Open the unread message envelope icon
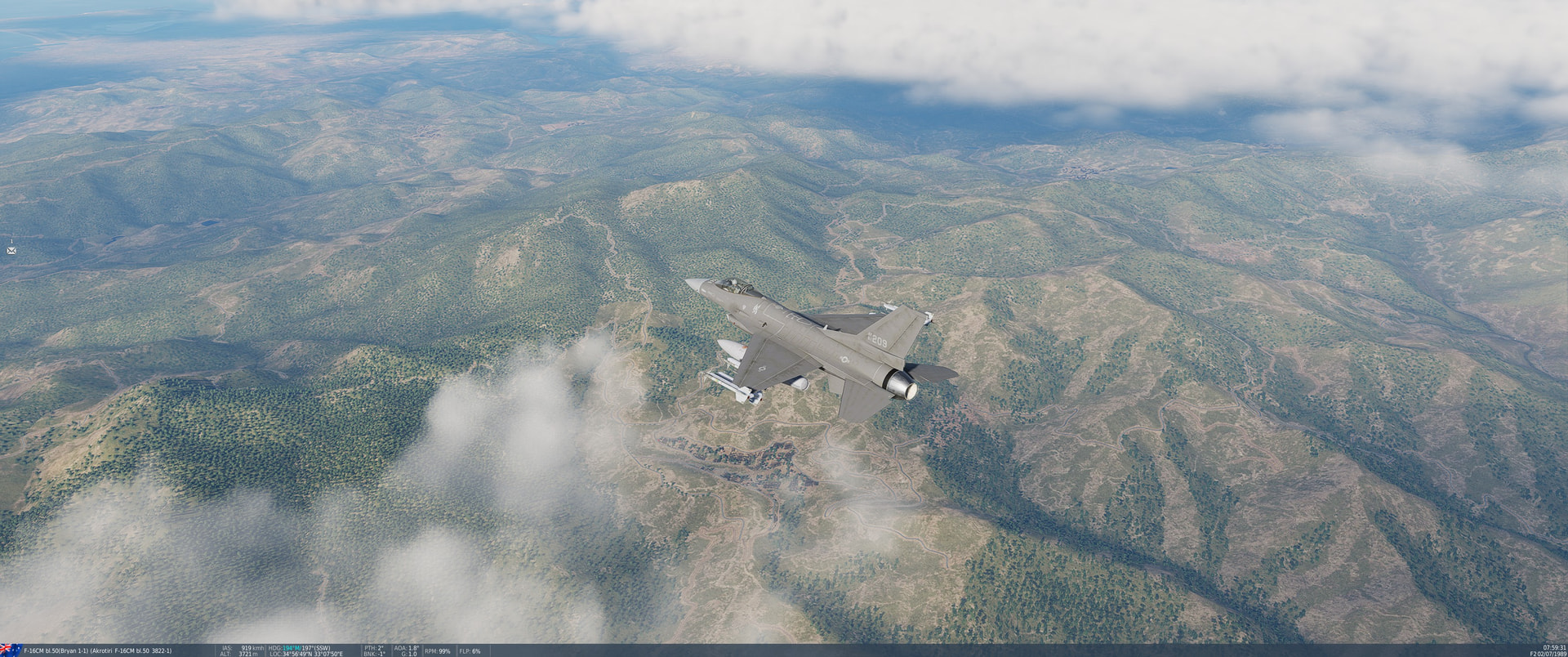 (x=11, y=250)
